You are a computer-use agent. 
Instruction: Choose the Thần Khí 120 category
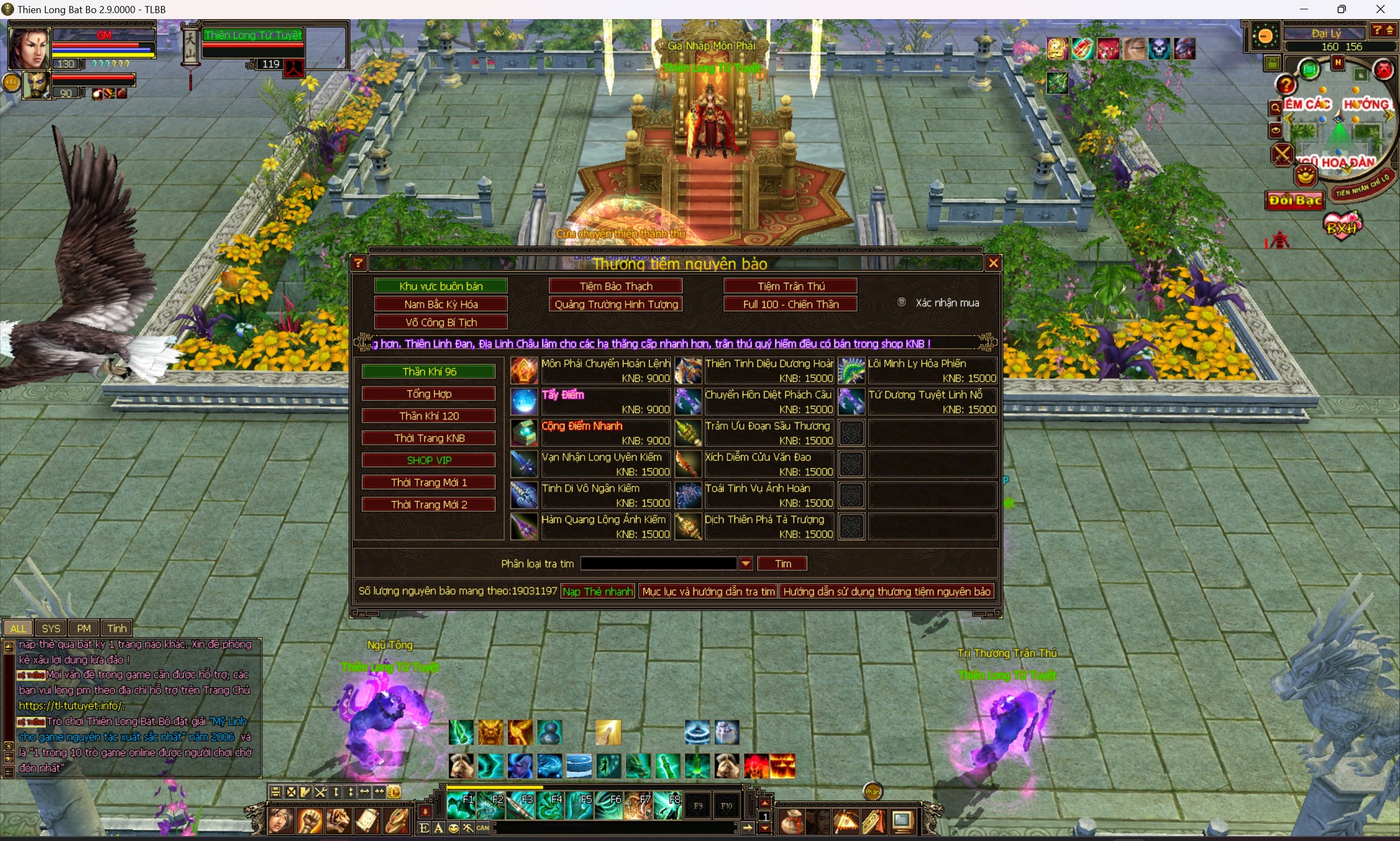tap(429, 416)
